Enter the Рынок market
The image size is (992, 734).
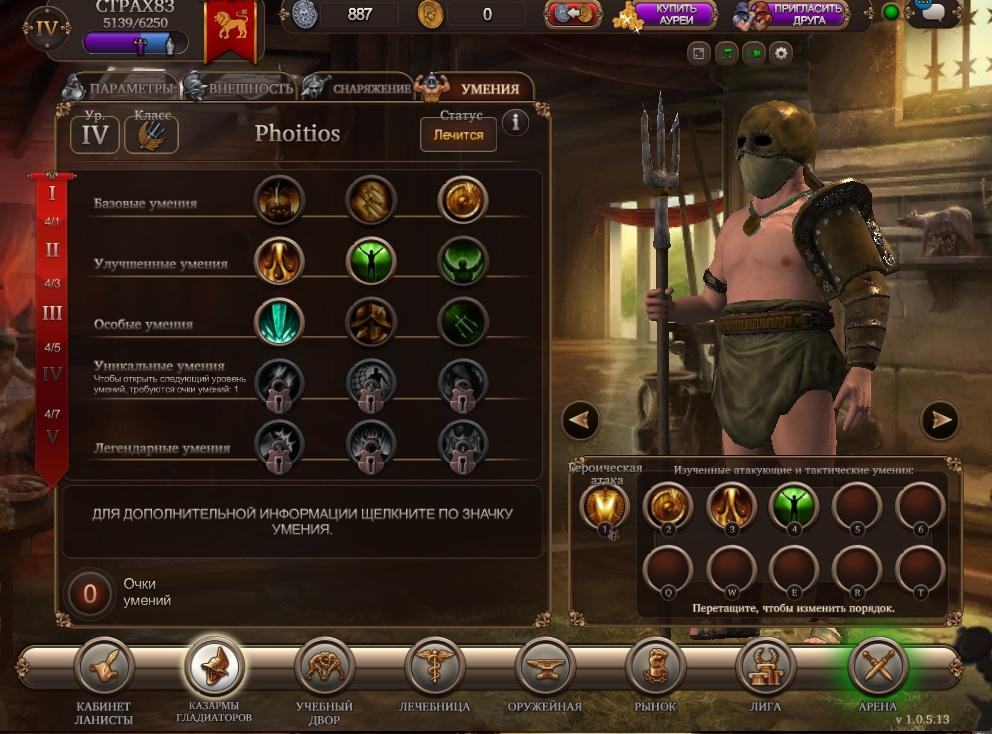655,669
